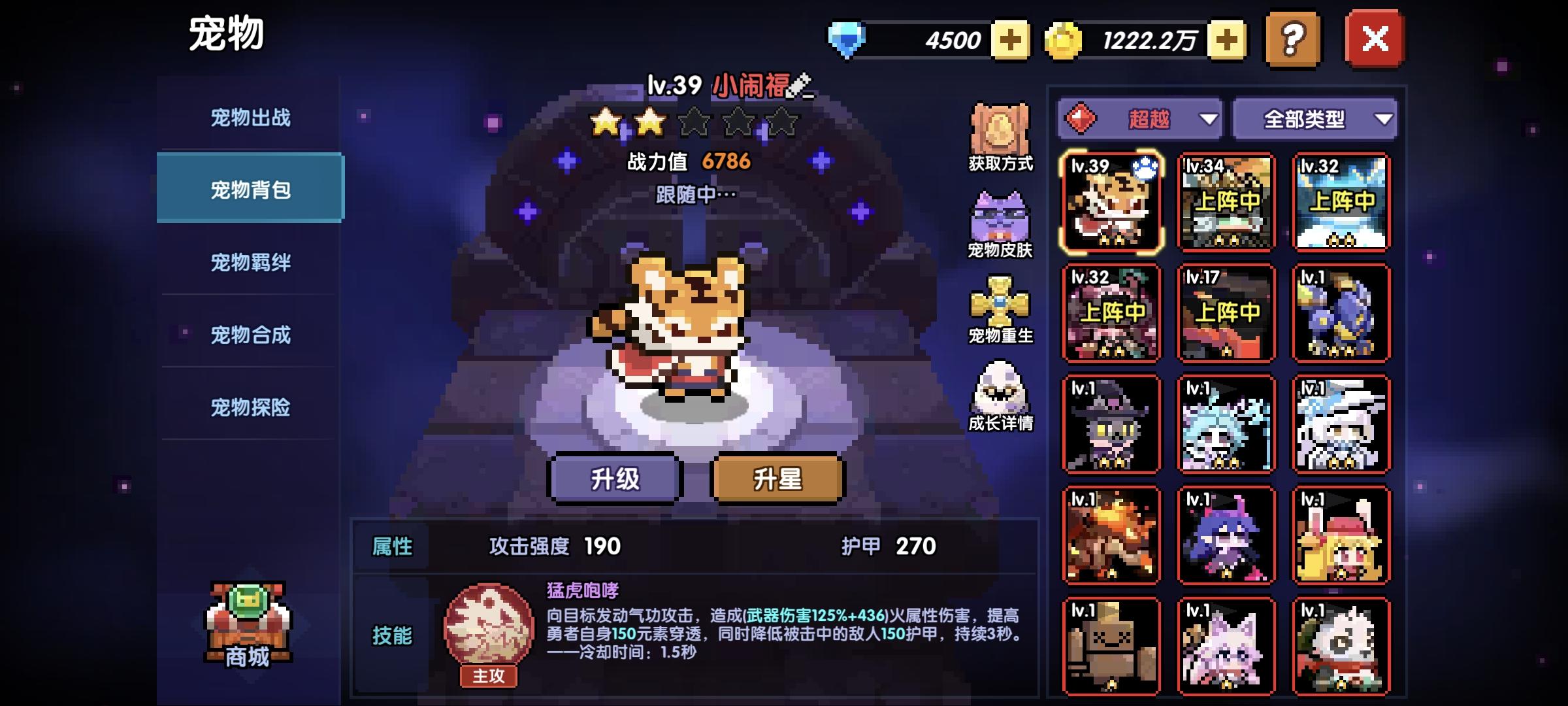This screenshot has width=1568, height=706.
Task: Add gold via the coin plus icon
Action: click(1226, 41)
